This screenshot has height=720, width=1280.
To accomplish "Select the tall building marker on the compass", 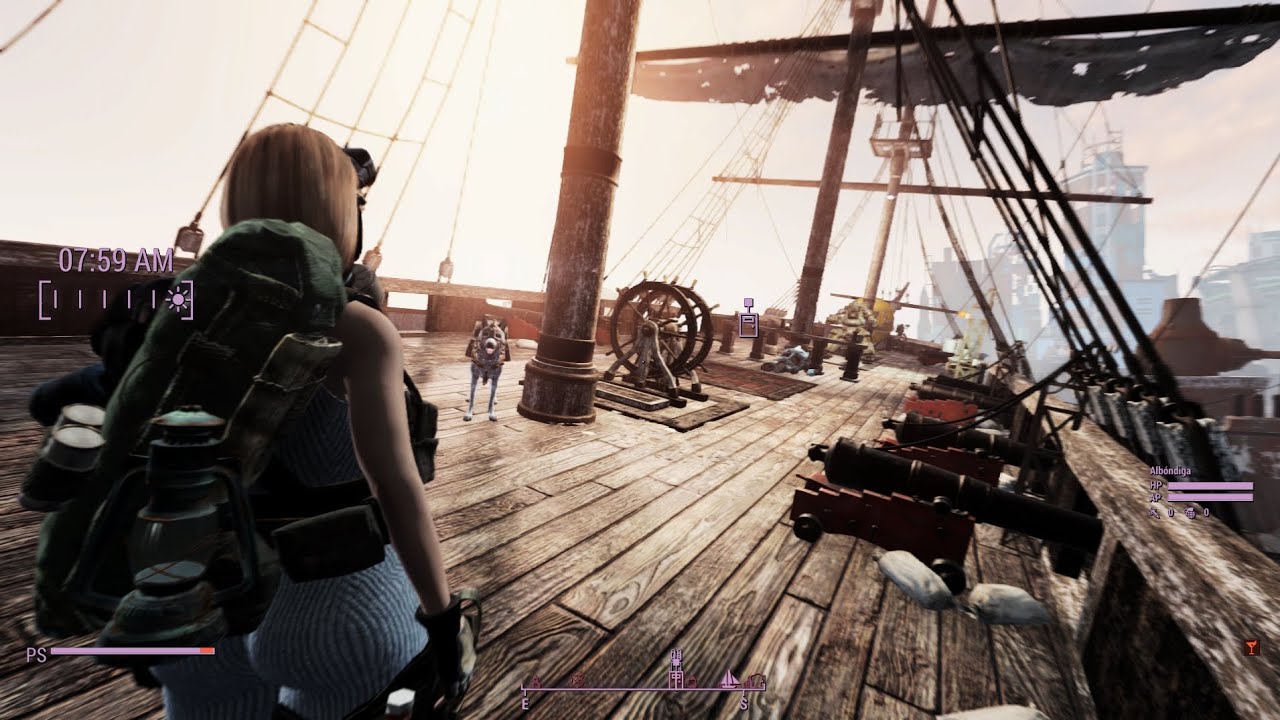I will point(677,669).
